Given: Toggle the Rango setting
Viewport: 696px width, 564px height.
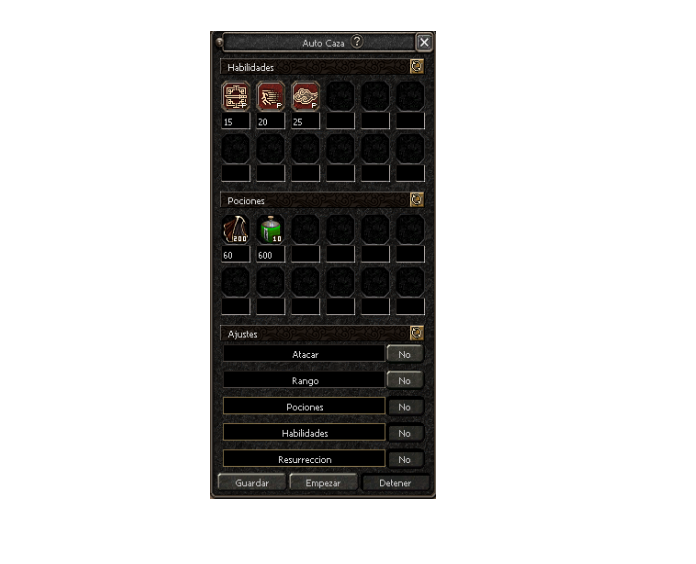Looking at the screenshot, I should tap(404, 380).
